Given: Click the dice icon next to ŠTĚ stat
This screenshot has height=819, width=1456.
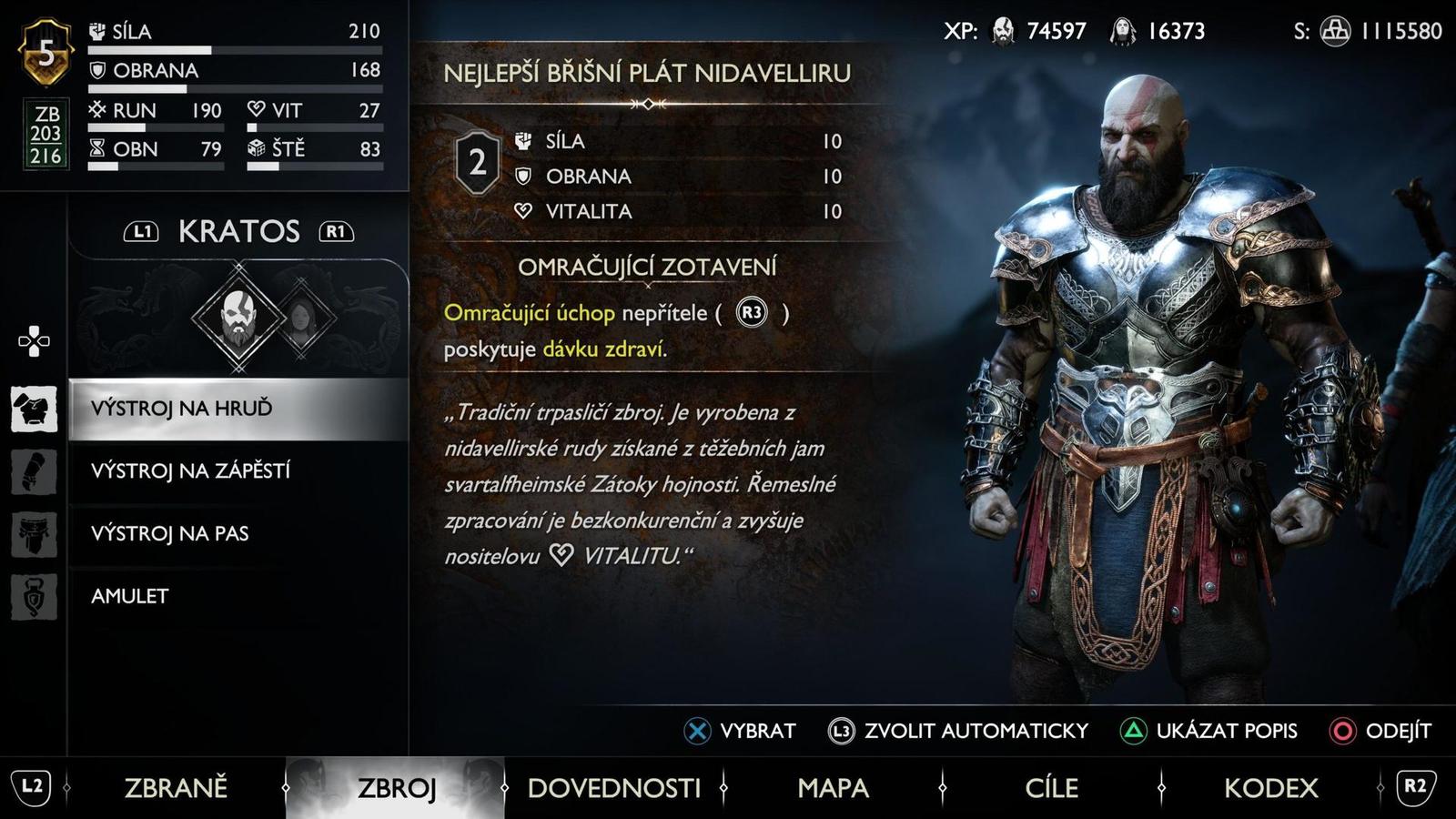Looking at the screenshot, I should click(258, 150).
